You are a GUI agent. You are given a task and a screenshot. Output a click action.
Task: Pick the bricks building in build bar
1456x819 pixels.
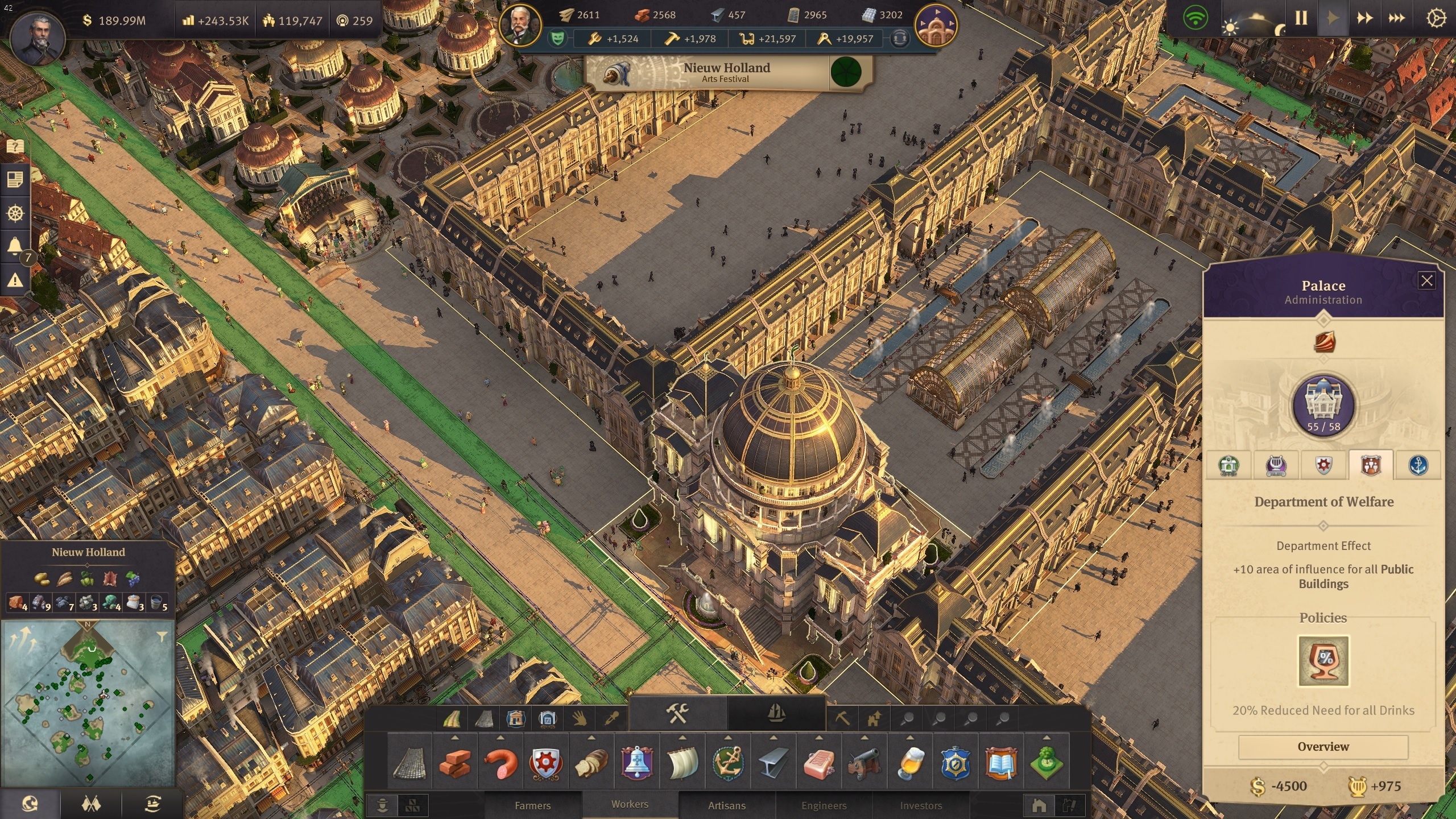click(x=455, y=763)
